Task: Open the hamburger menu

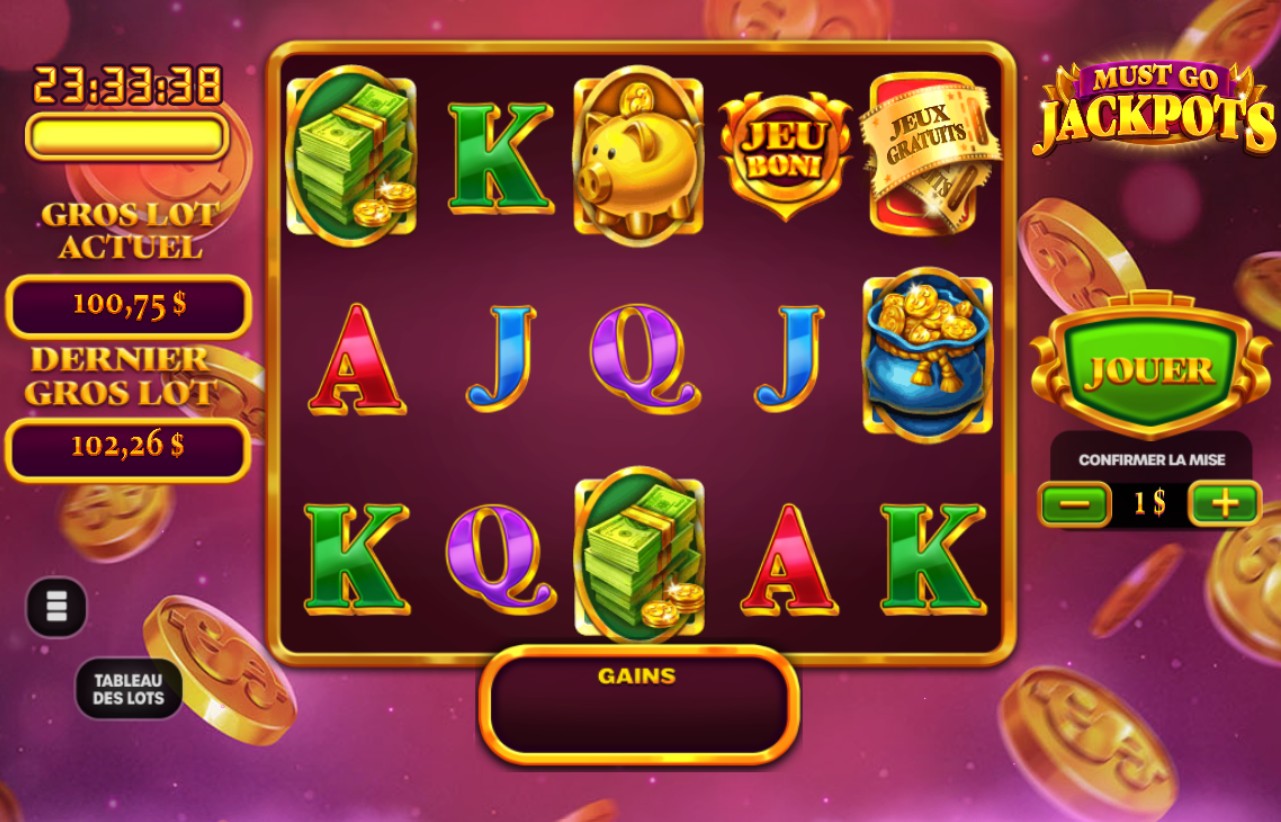Action: 55,606
